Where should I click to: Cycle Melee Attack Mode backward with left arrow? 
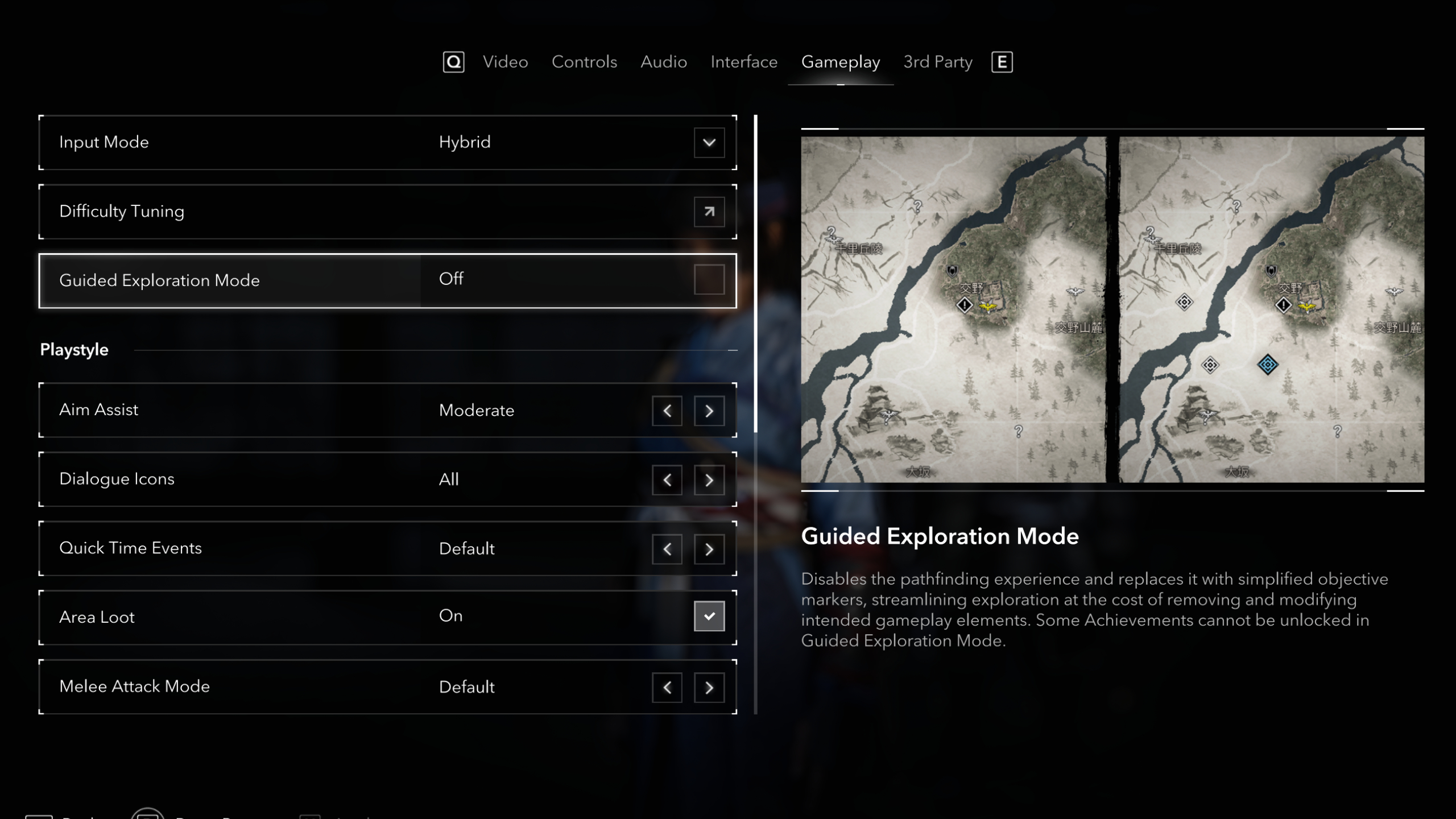[x=667, y=688]
